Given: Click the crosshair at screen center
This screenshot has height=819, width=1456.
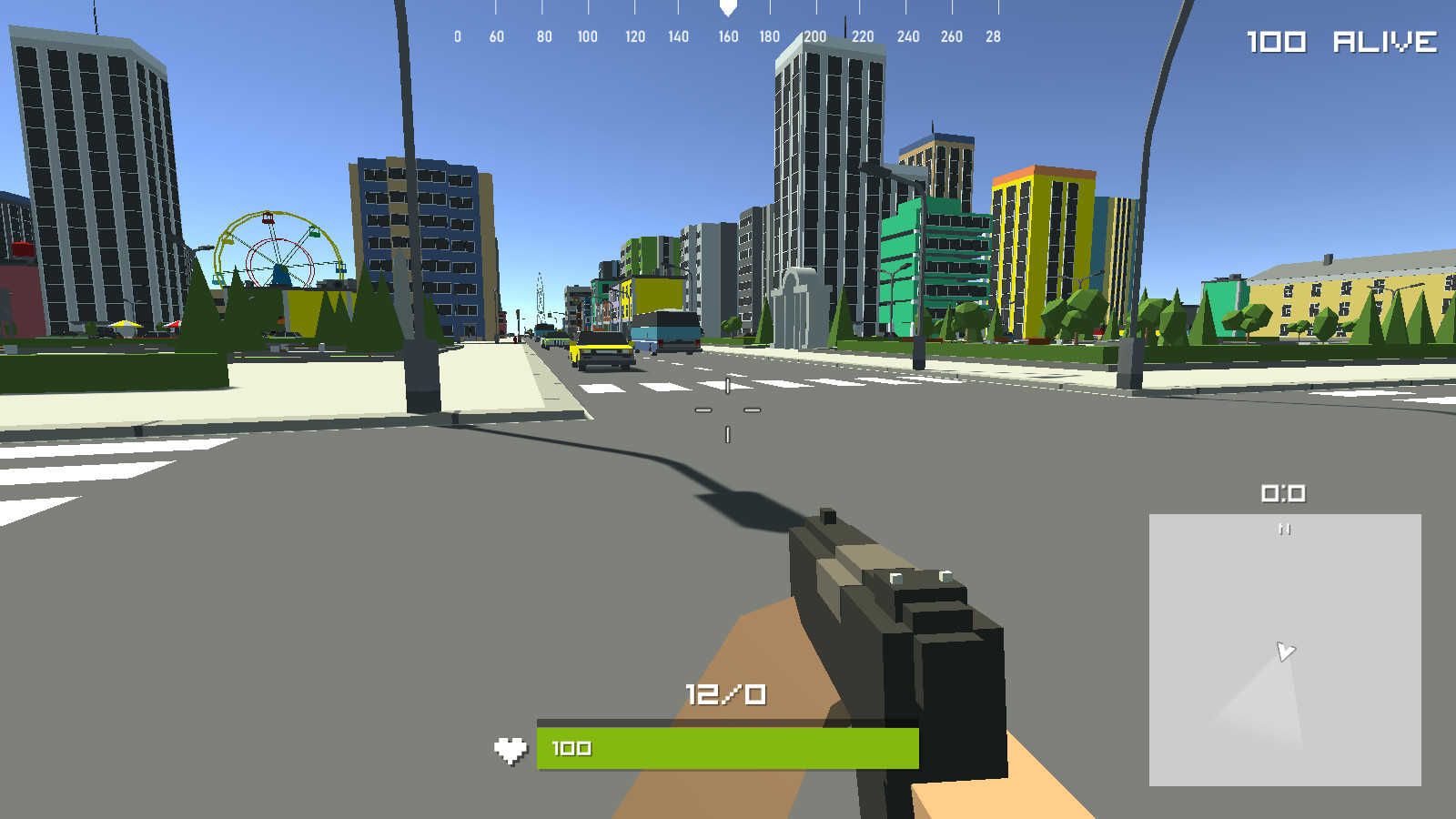Looking at the screenshot, I should tap(728, 409).
